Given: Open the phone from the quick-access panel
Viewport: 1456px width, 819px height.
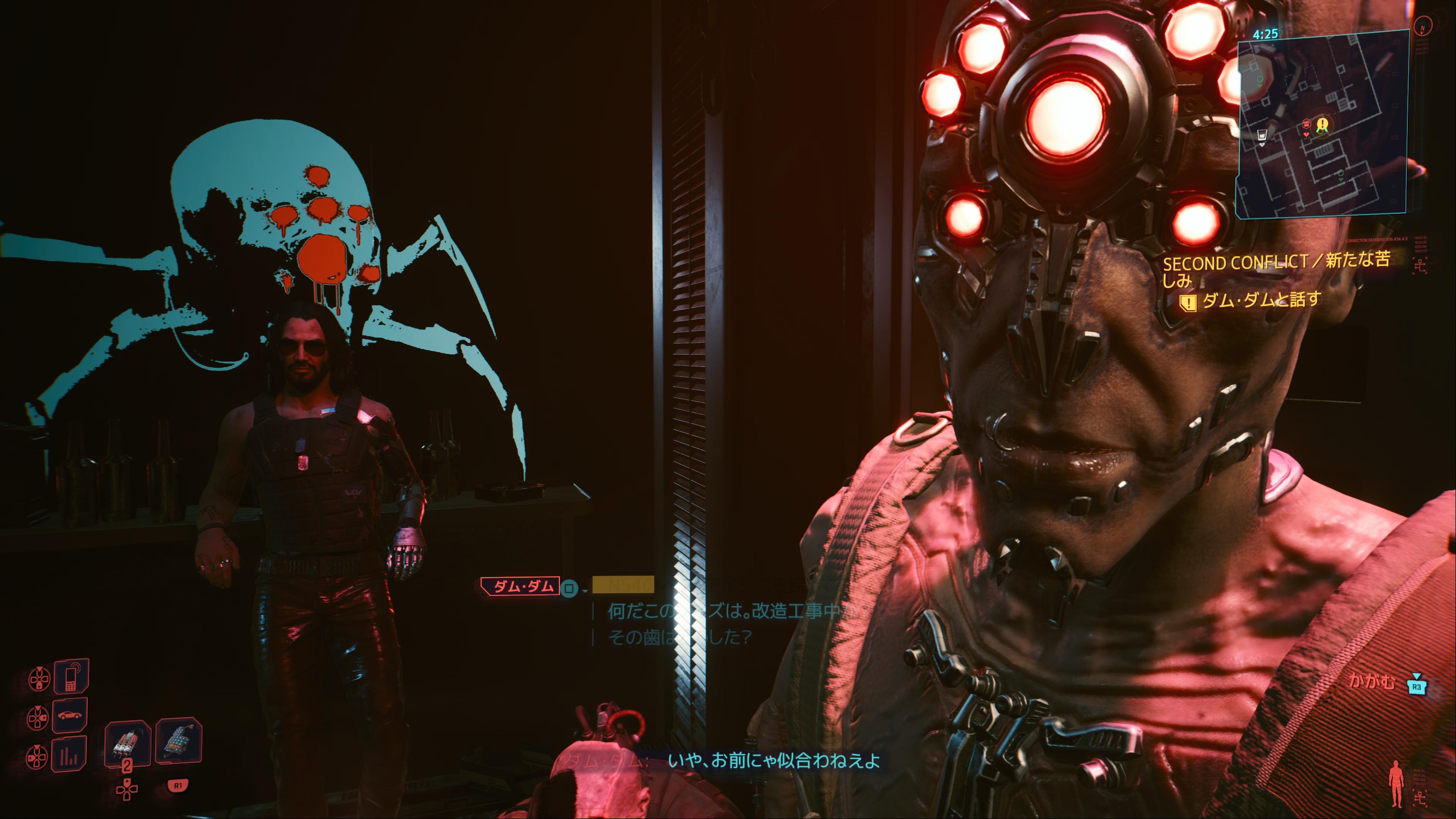Looking at the screenshot, I should click(71, 676).
